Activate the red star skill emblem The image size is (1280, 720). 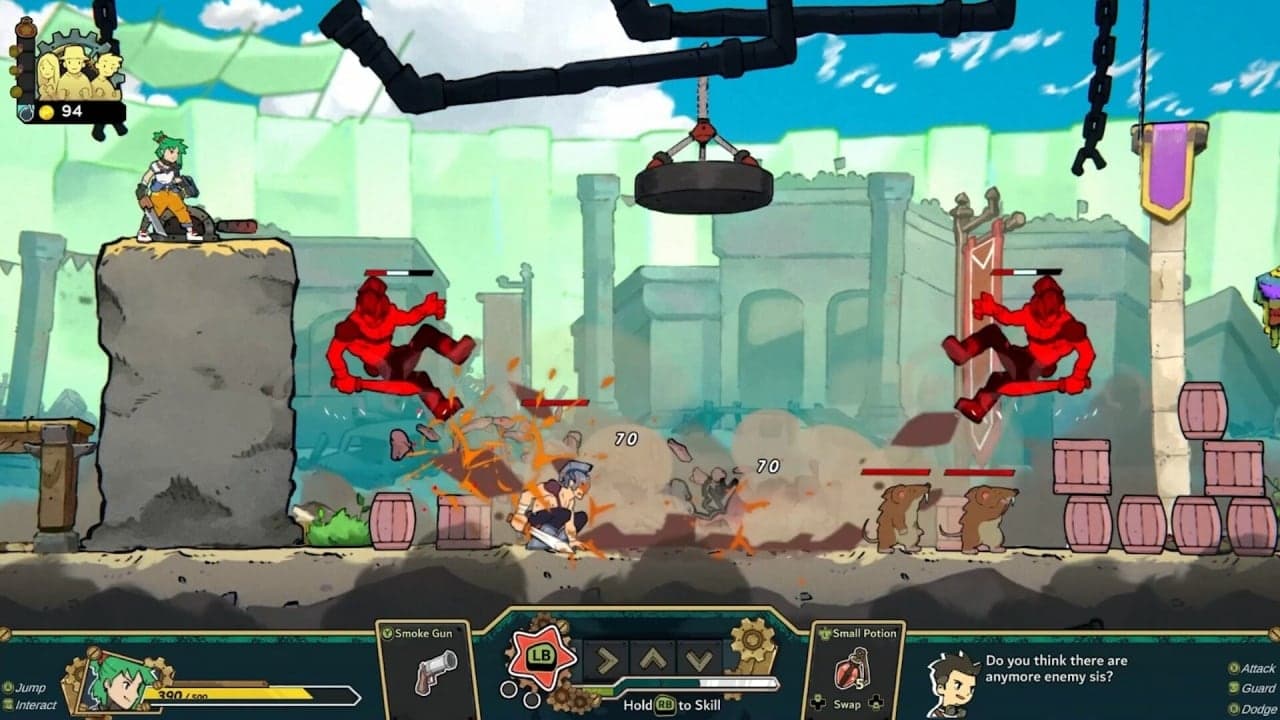point(541,656)
